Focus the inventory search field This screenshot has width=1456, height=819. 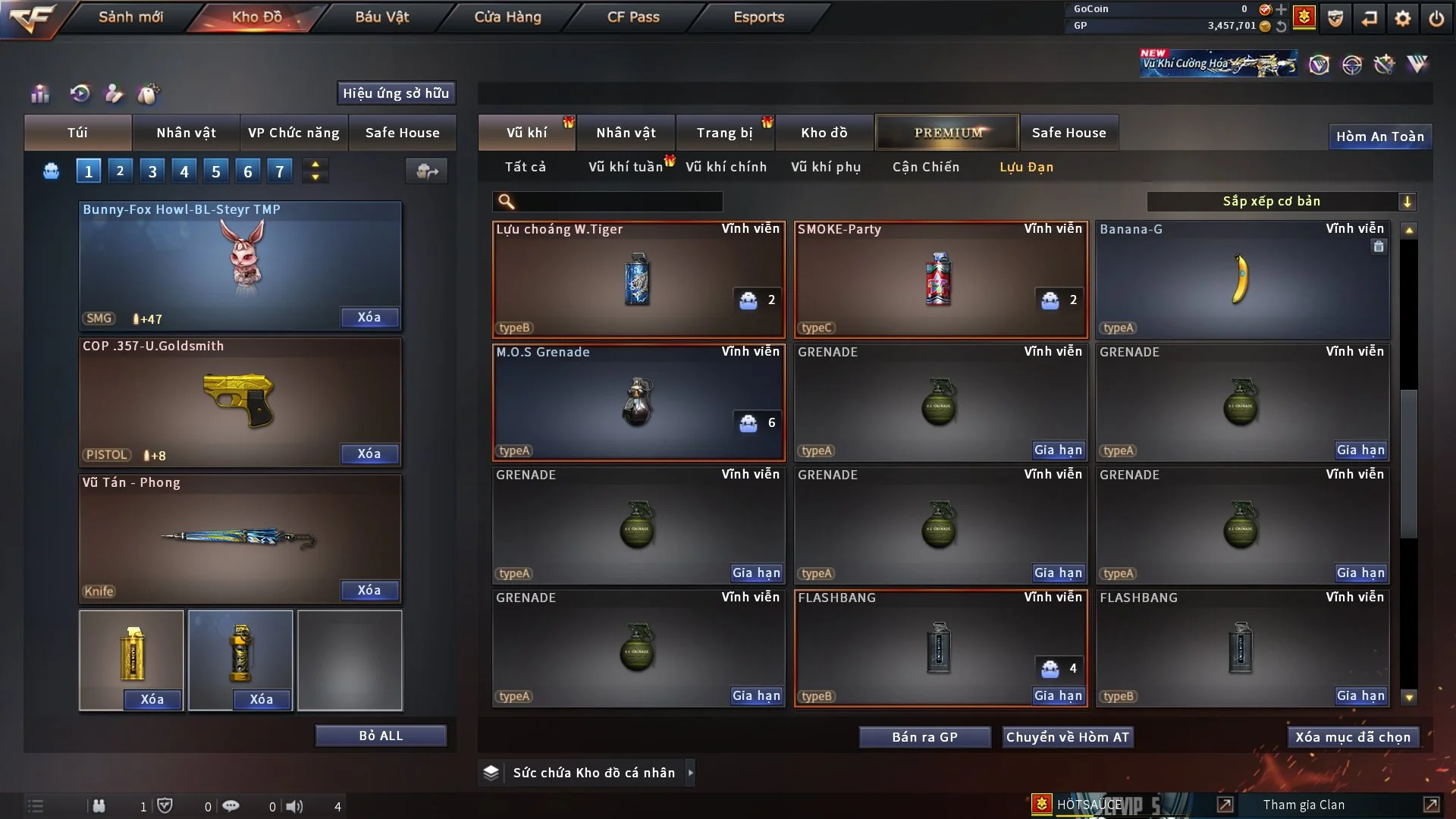617,201
